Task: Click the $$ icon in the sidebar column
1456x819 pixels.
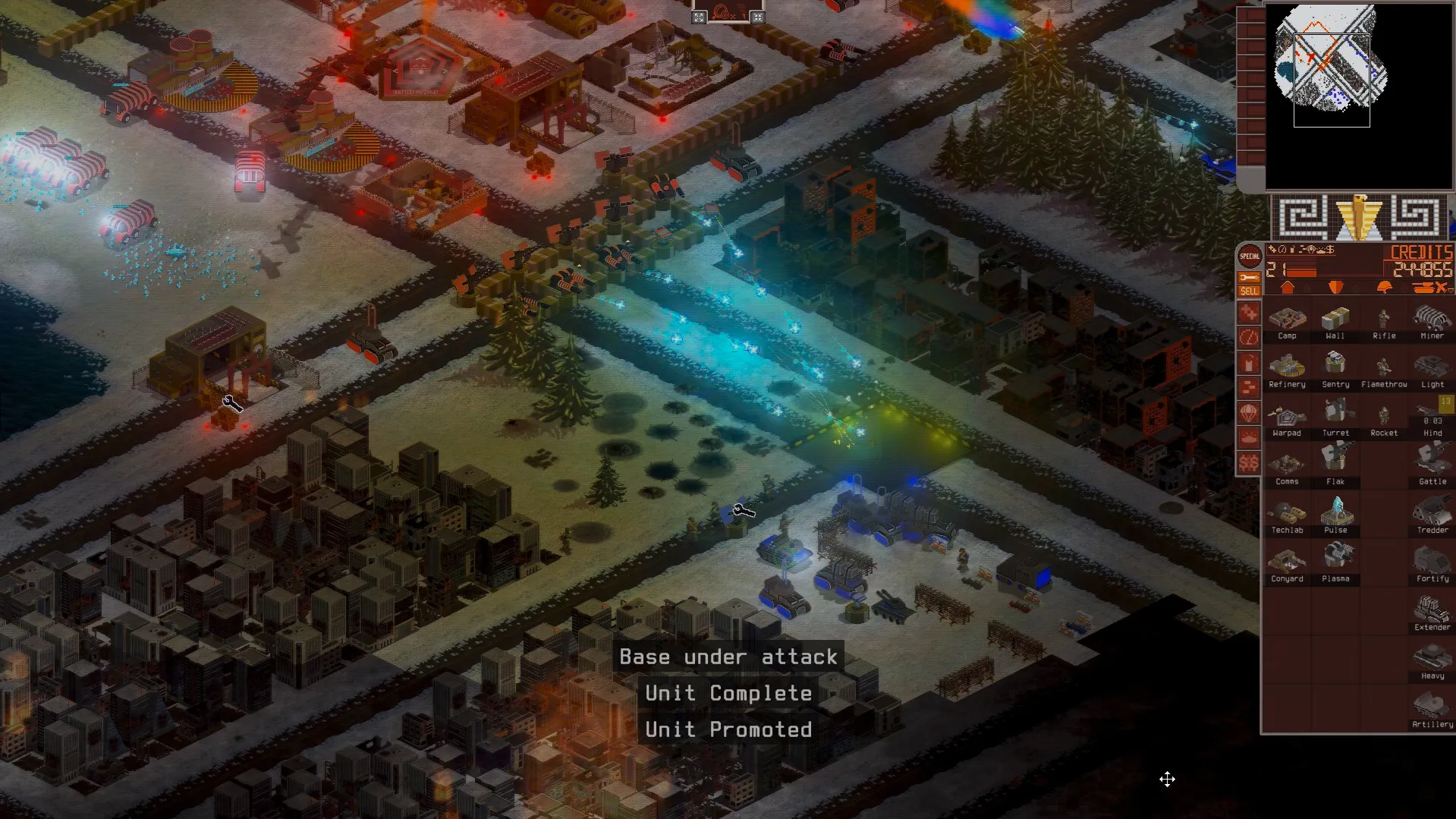Action: pos(1248,461)
